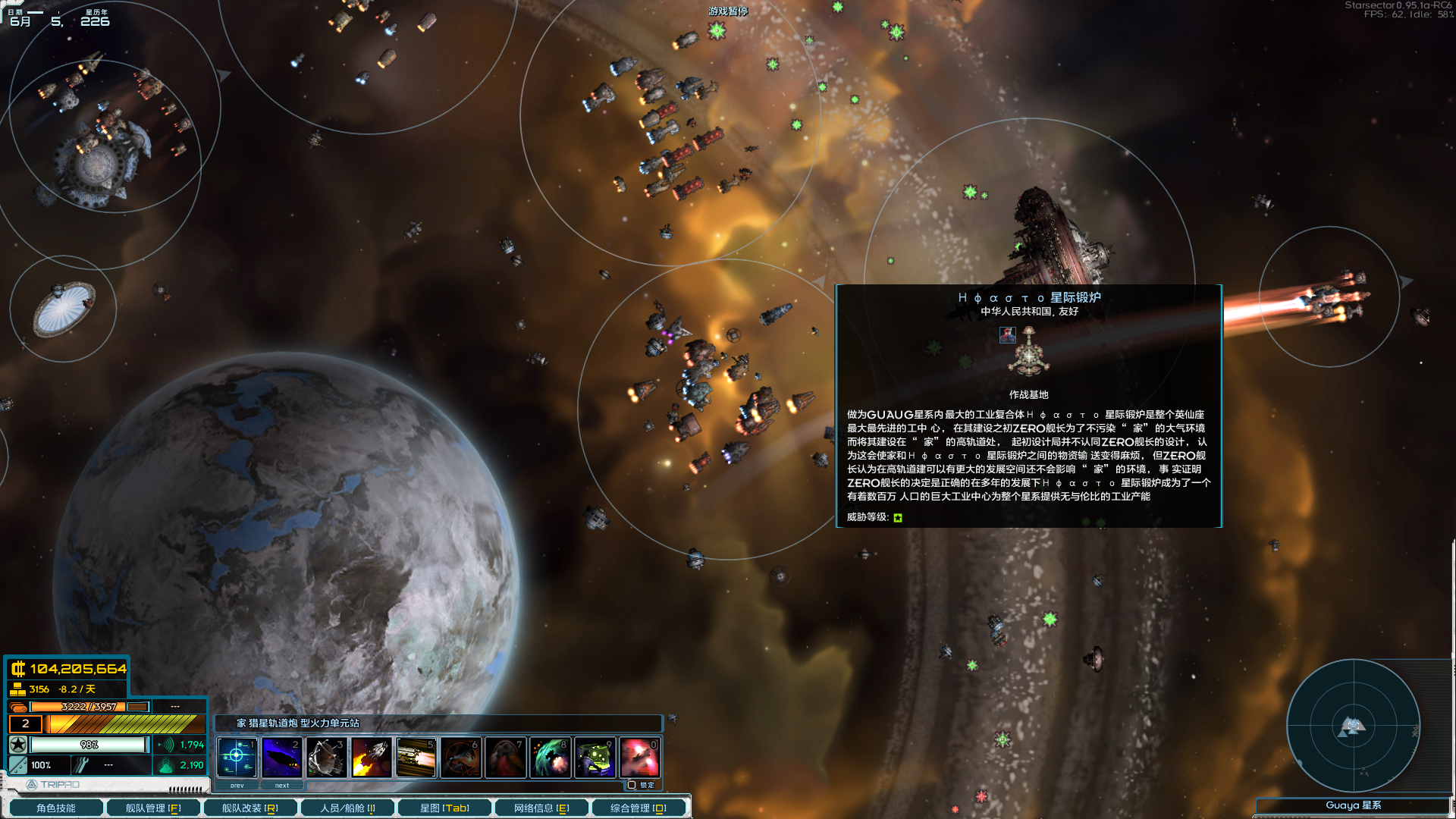Click the credits symbol in the HUD
The image size is (1456, 819).
coord(17,670)
